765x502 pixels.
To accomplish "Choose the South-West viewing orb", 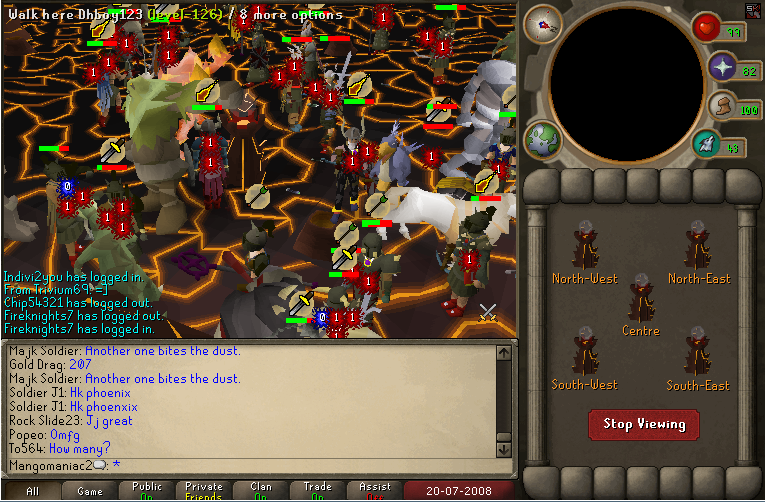I will tap(585, 356).
